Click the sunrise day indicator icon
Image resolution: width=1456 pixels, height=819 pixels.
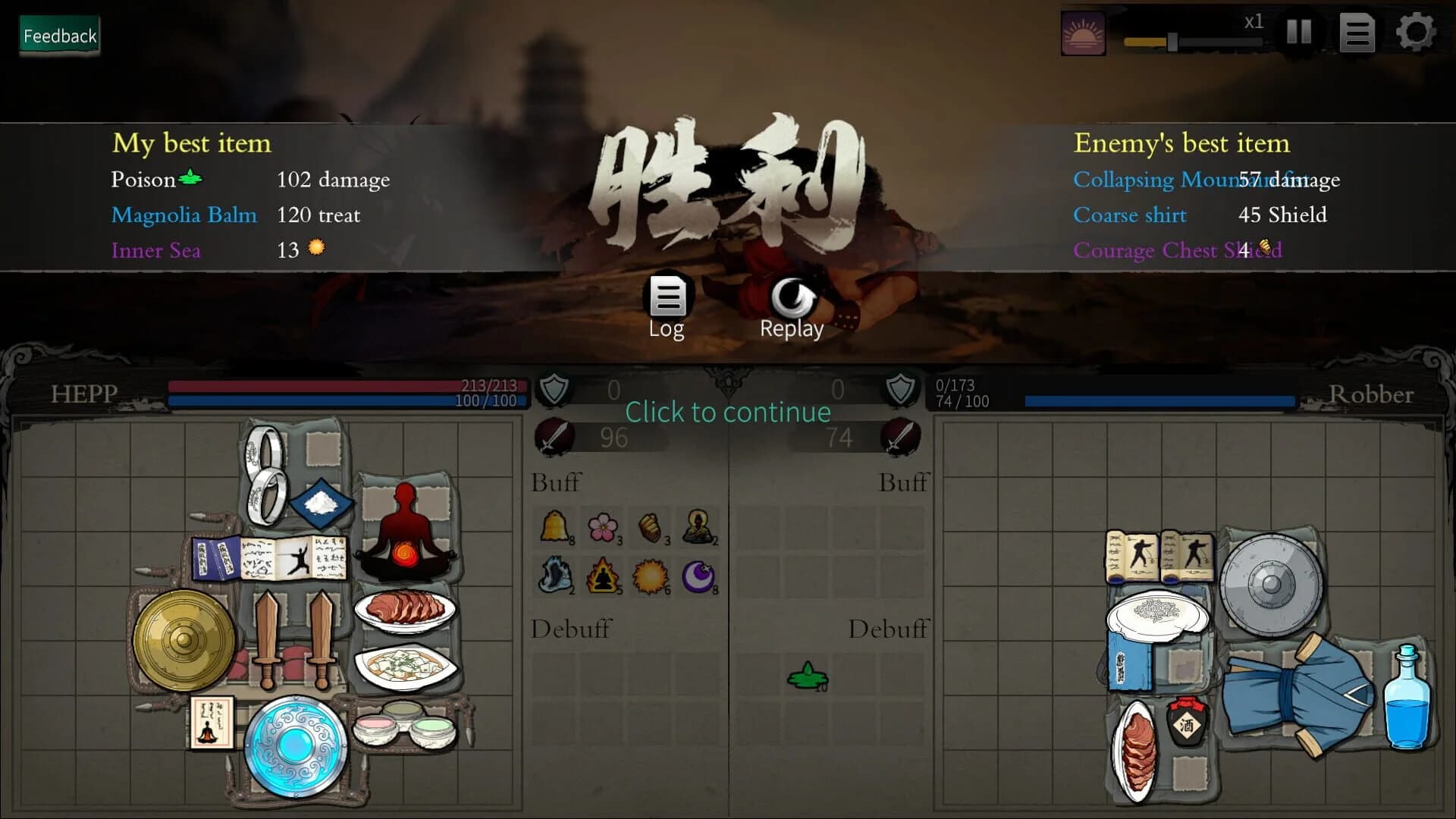(1083, 33)
